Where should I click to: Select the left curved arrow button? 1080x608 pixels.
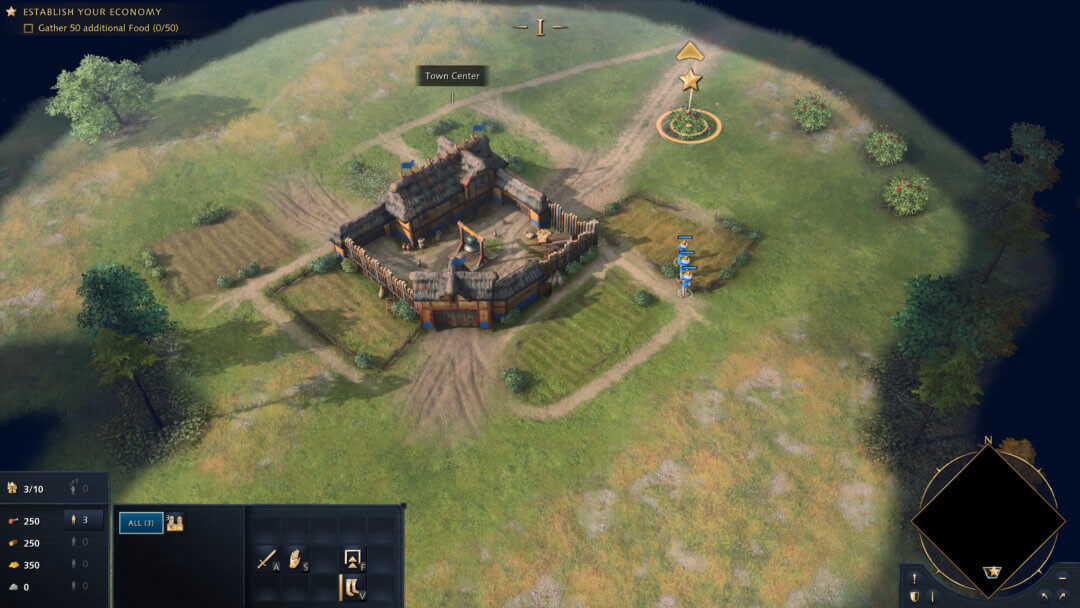[x=1044, y=596]
